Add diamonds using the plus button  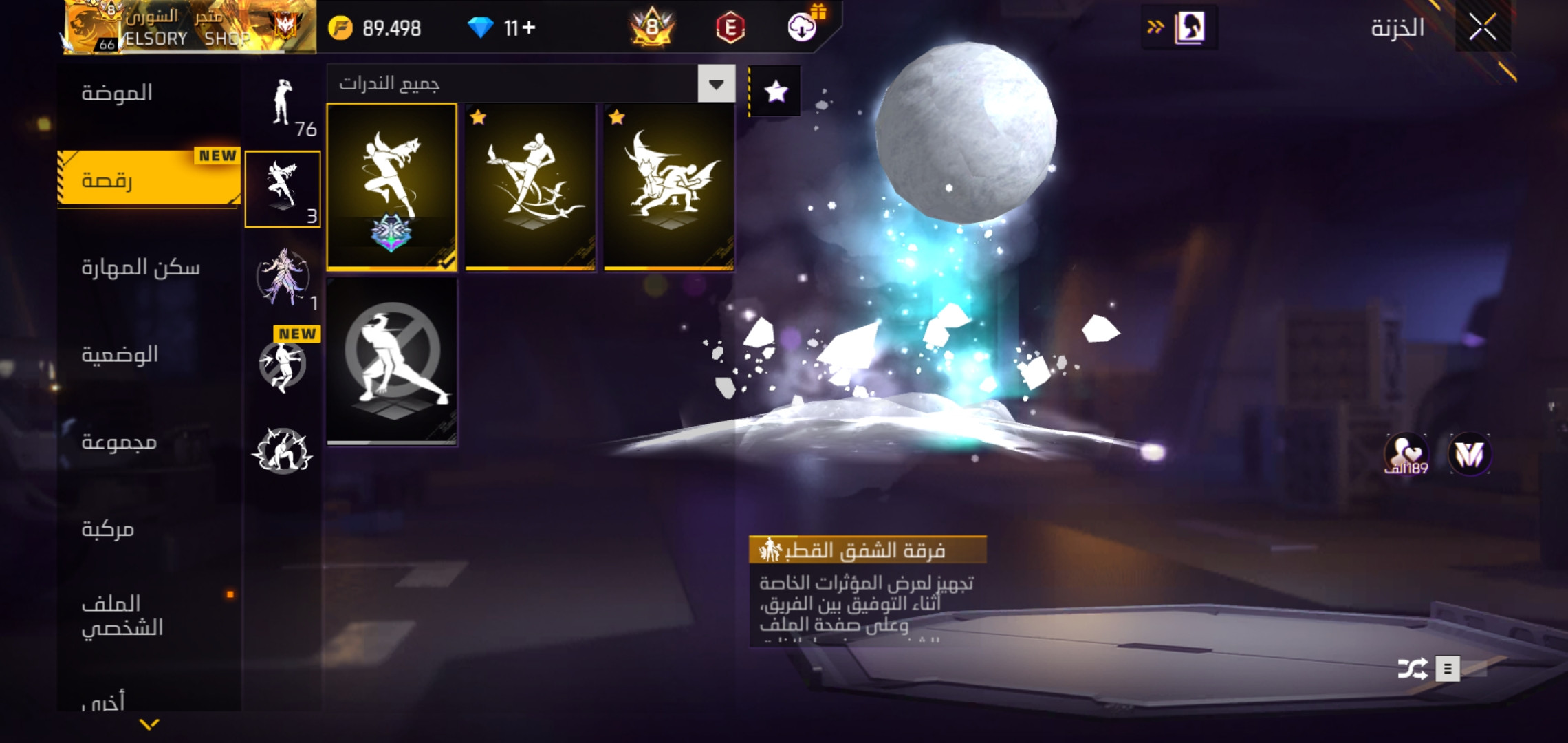tap(528, 28)
